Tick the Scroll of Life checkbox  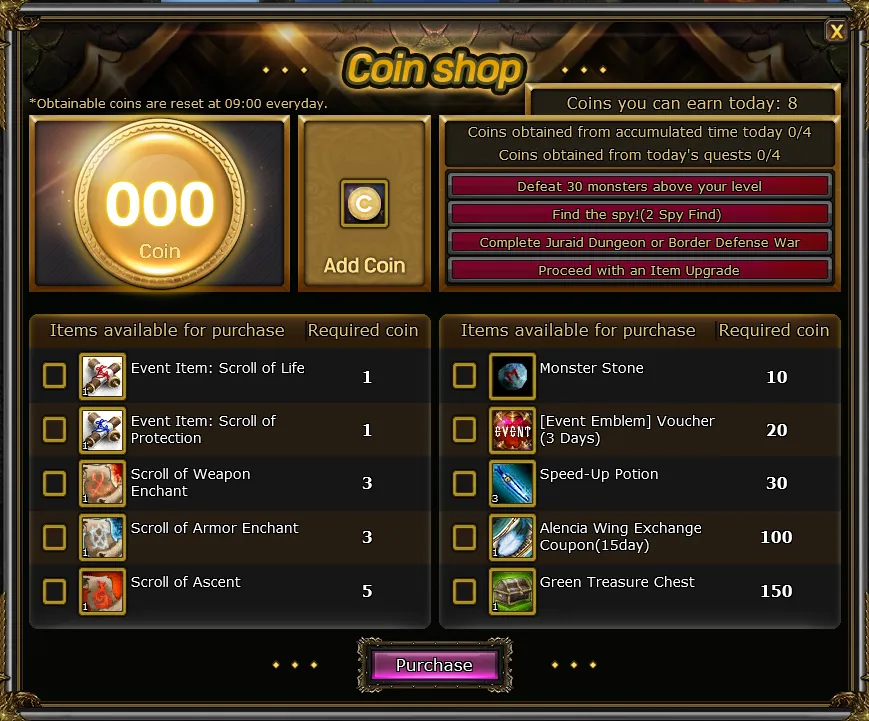point(55,376)
